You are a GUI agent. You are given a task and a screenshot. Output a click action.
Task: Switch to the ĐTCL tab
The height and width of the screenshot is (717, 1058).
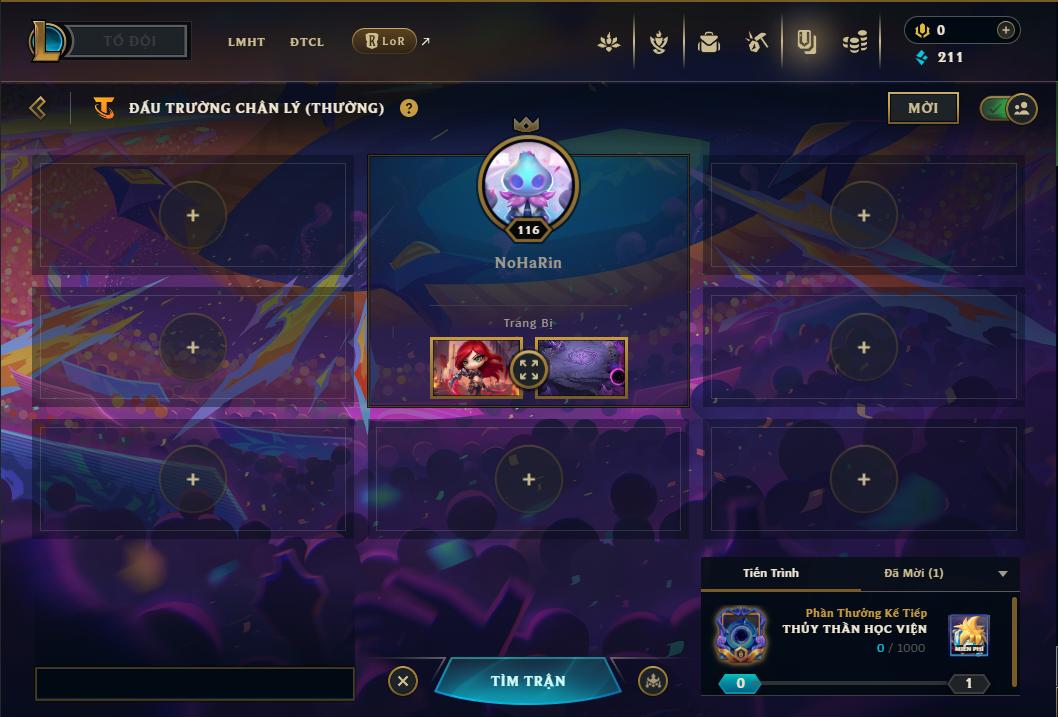307,42
